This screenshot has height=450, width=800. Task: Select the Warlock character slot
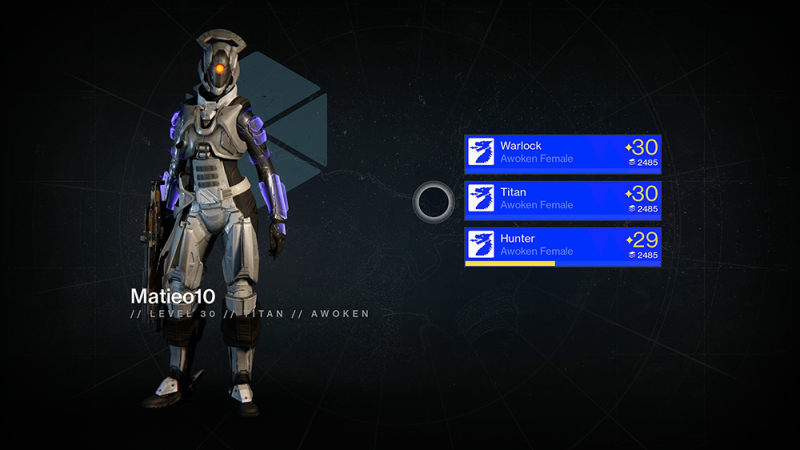point(562,153)
